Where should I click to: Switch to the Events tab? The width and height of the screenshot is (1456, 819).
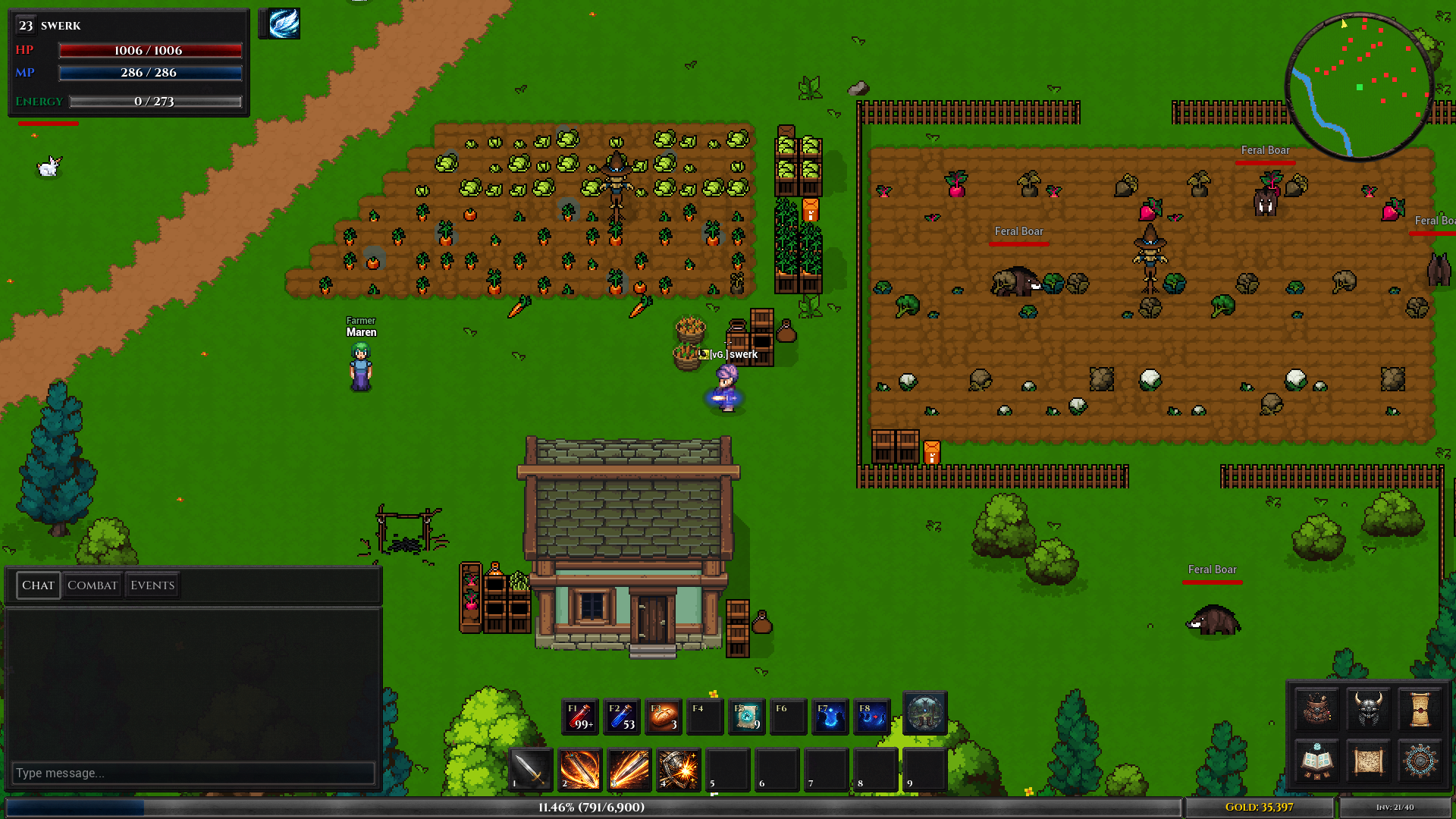click(151, 585)
